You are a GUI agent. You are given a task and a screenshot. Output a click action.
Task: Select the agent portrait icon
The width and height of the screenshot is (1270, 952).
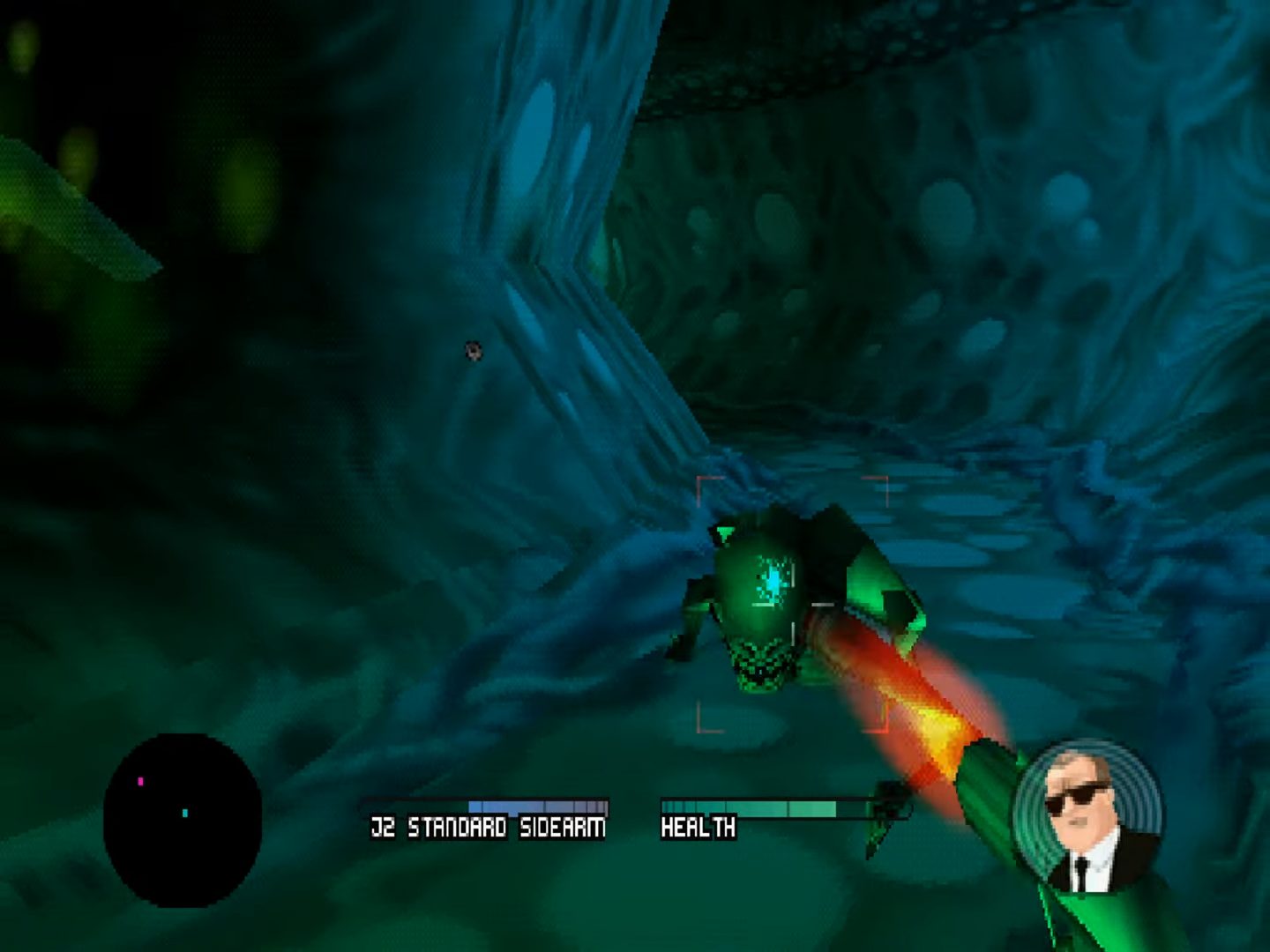pyautogui.click(x=1087, y=816)
